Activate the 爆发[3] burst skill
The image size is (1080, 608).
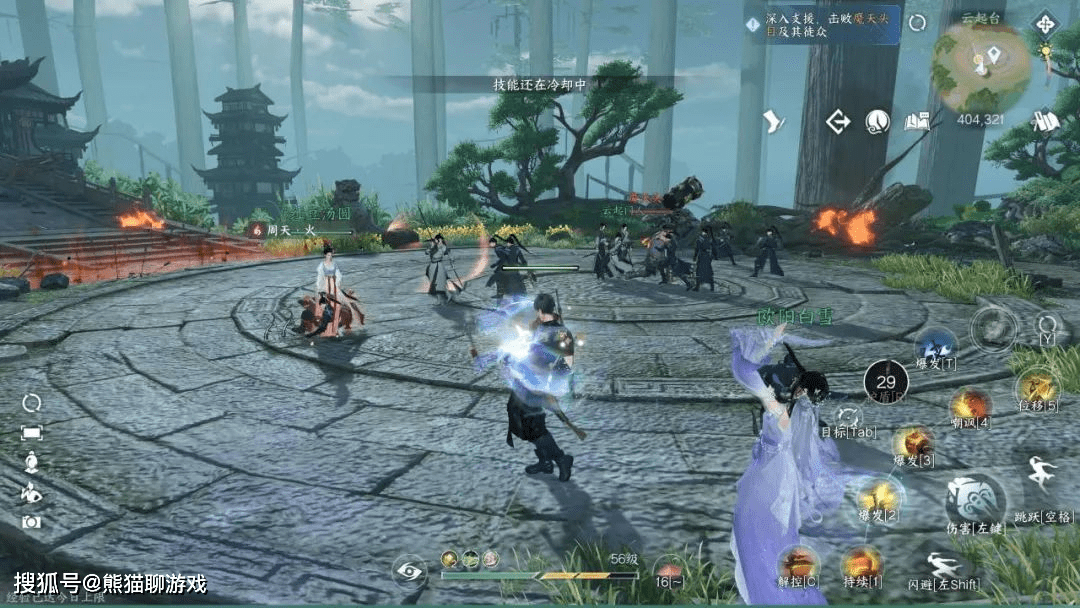click(912, 441)
